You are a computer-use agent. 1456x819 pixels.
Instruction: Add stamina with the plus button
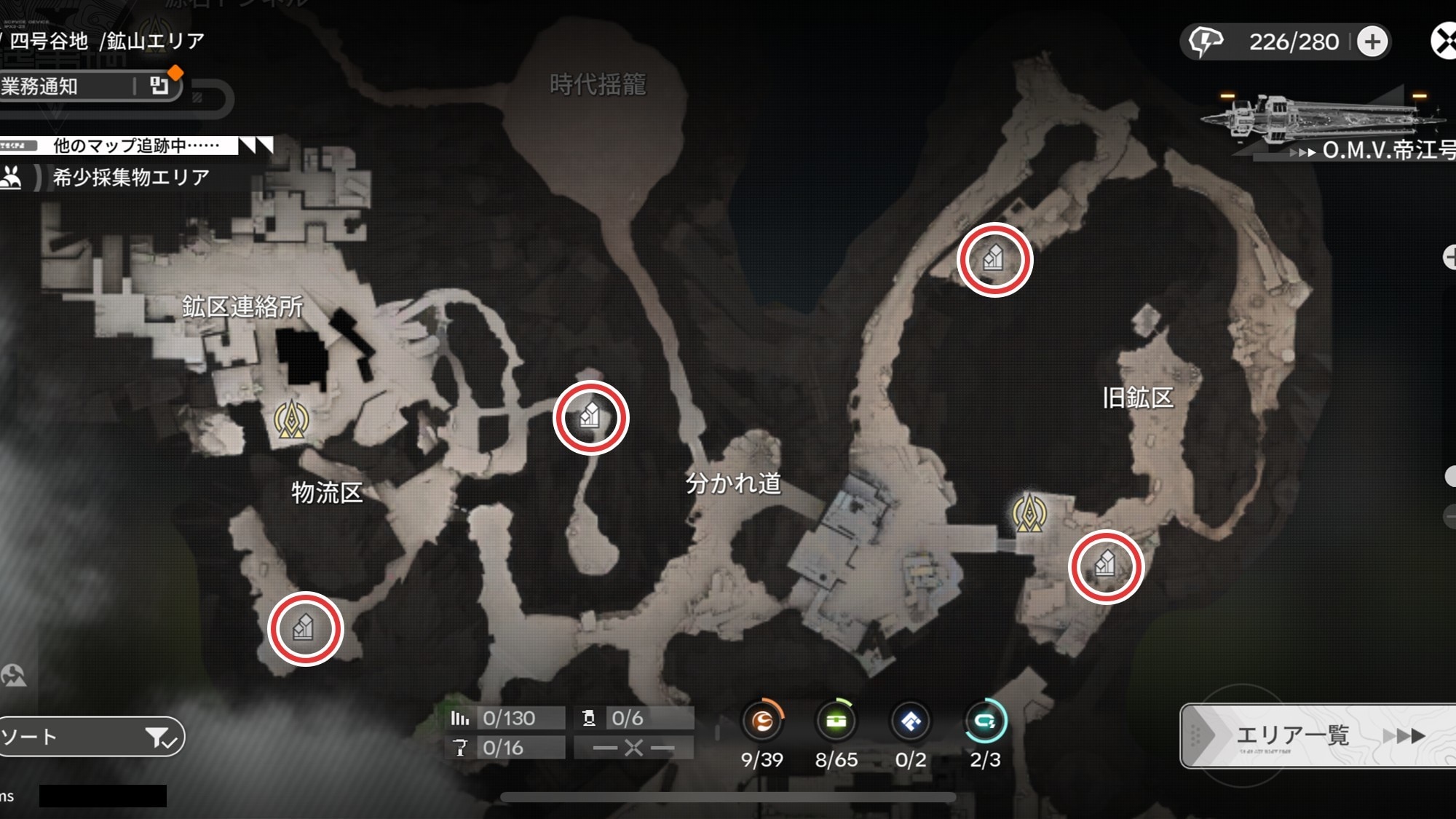coord(1372,41)
